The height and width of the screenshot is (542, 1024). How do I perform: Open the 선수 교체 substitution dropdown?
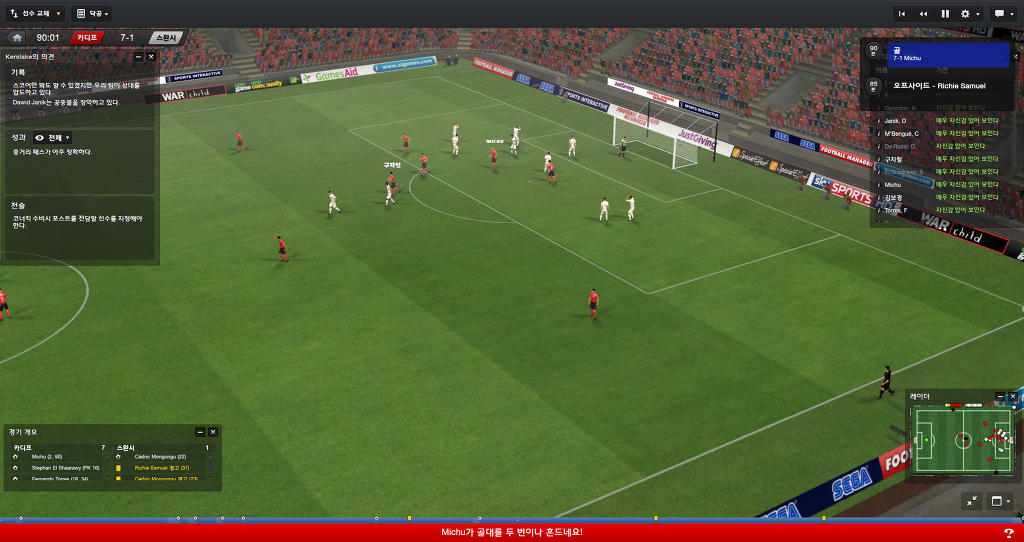[x=36, y=14]
